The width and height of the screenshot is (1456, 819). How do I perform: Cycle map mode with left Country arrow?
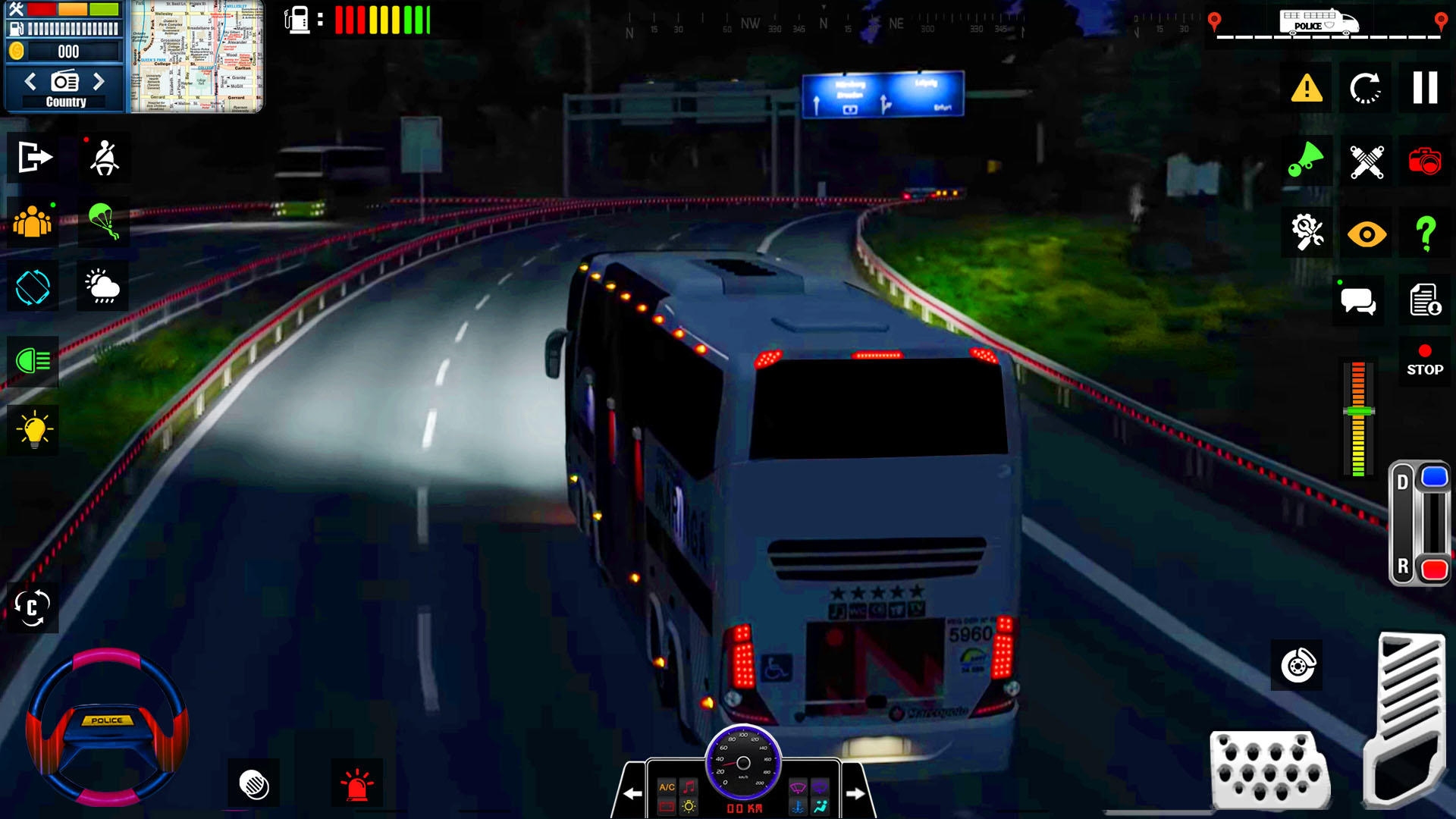point(31,80)
